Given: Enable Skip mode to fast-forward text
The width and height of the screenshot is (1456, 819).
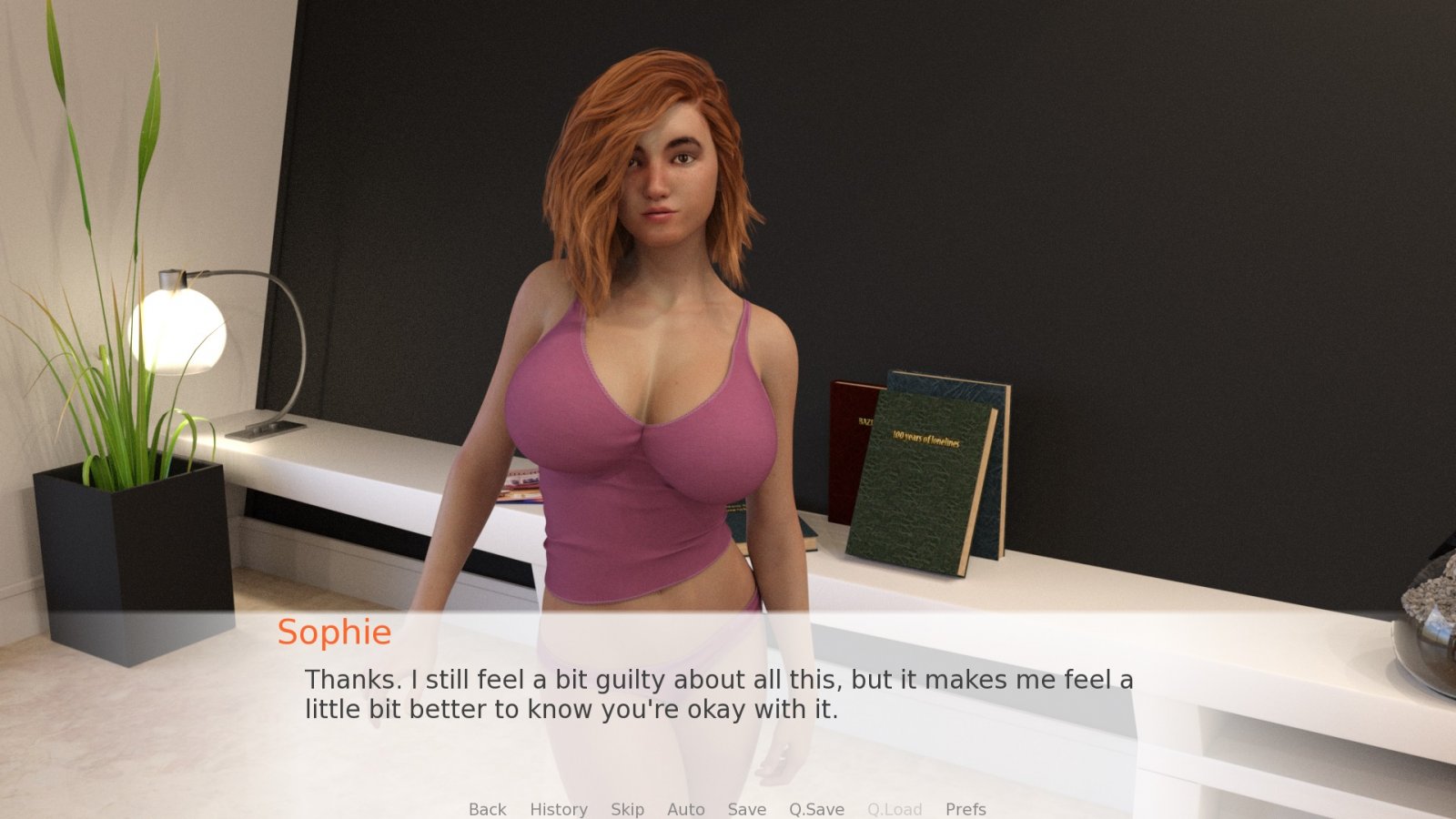Looking at the screenshot, I should point(627,809).
